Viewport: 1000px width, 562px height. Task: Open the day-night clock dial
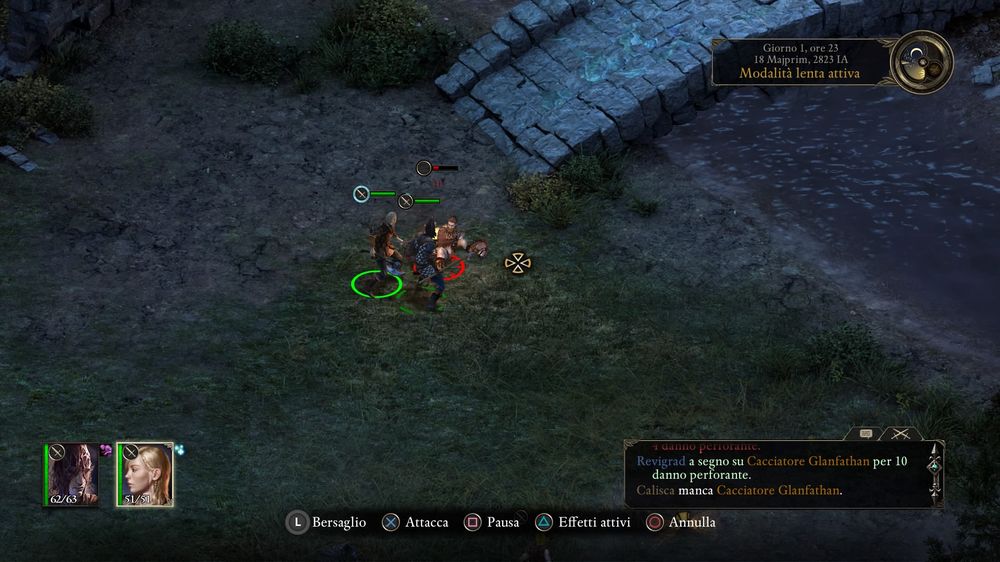[920, 62]
